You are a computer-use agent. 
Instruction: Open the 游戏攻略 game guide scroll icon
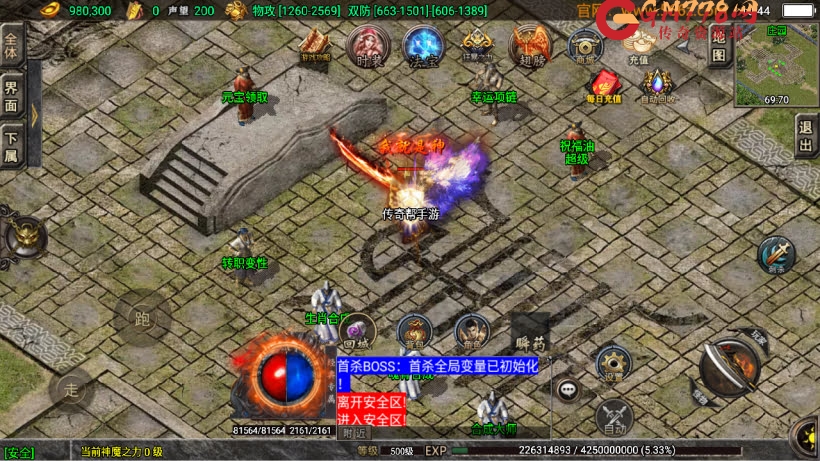click(x=316, y=45)
